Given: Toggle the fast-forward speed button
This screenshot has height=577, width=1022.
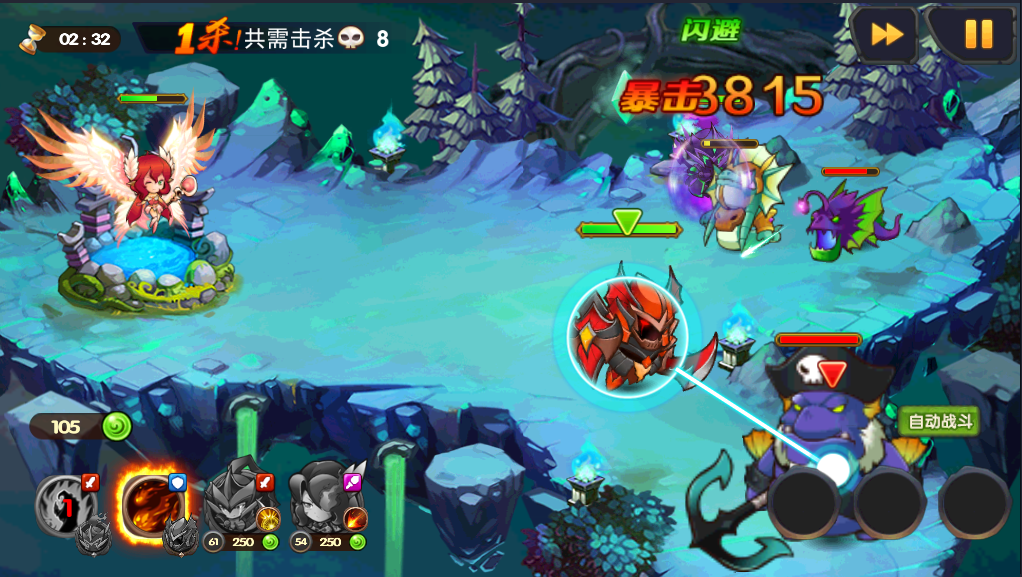Looking at the screenshot, I should pos(885,35).
